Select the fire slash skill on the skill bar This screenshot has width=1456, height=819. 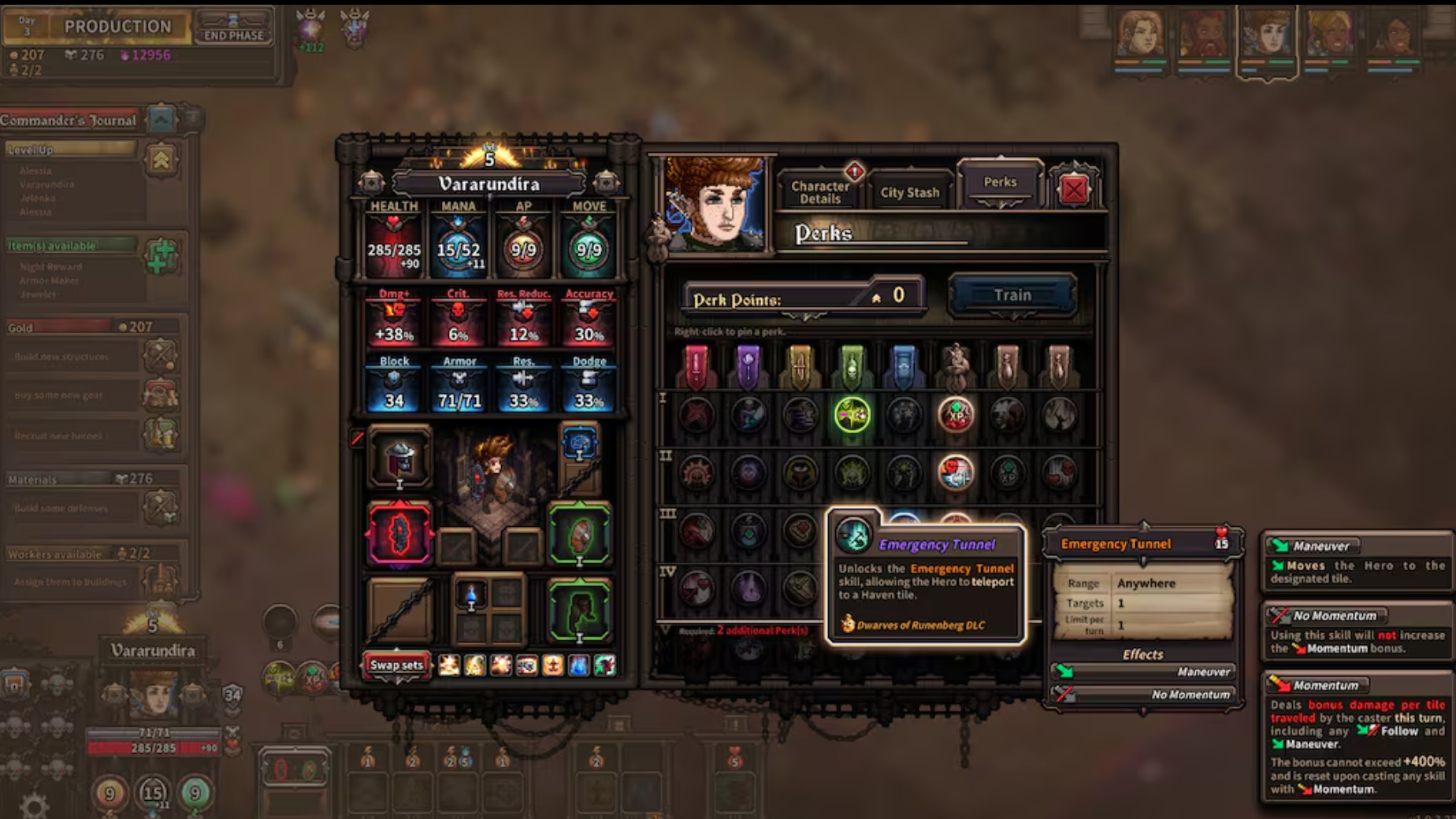click(x=448, y=664)
